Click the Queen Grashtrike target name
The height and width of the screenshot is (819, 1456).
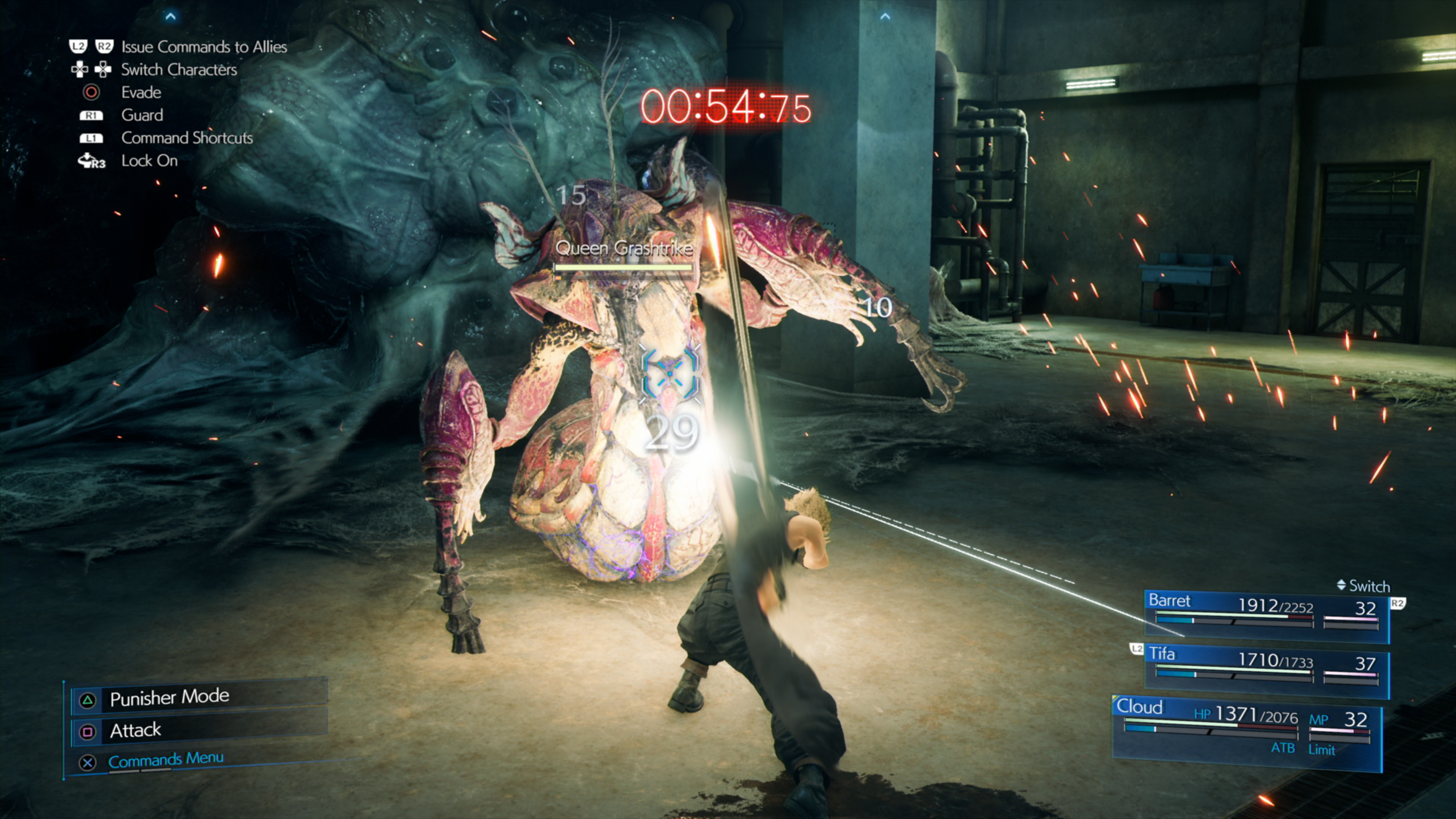pos(624,248)
